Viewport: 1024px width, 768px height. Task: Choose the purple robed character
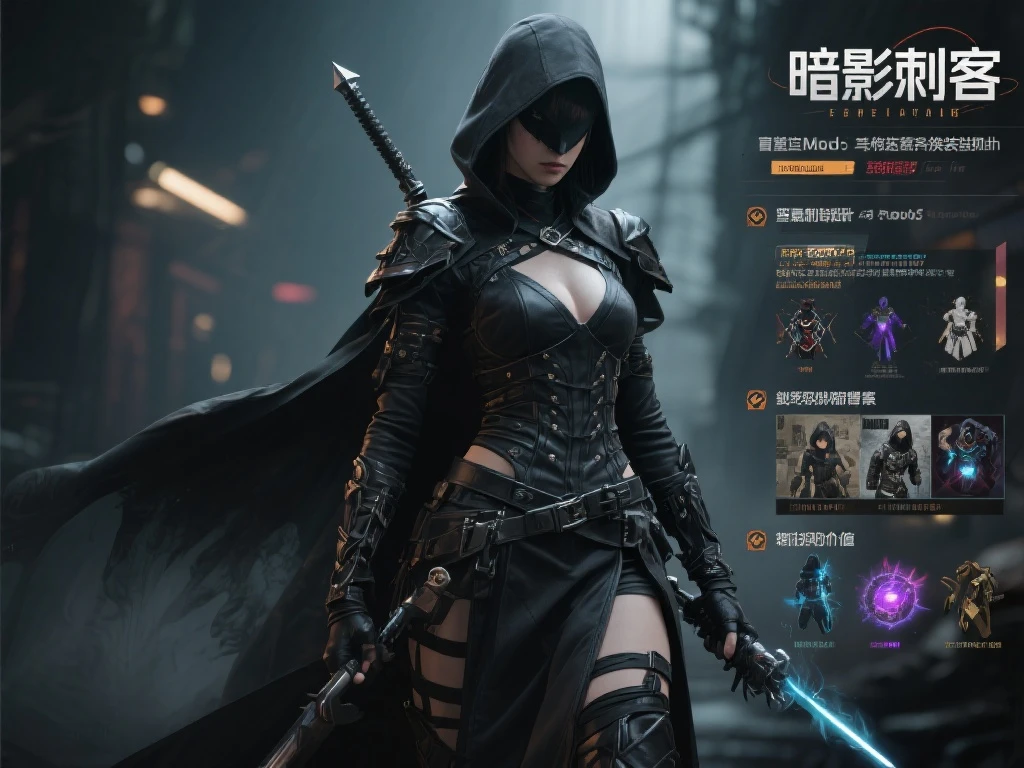(883, 326)
